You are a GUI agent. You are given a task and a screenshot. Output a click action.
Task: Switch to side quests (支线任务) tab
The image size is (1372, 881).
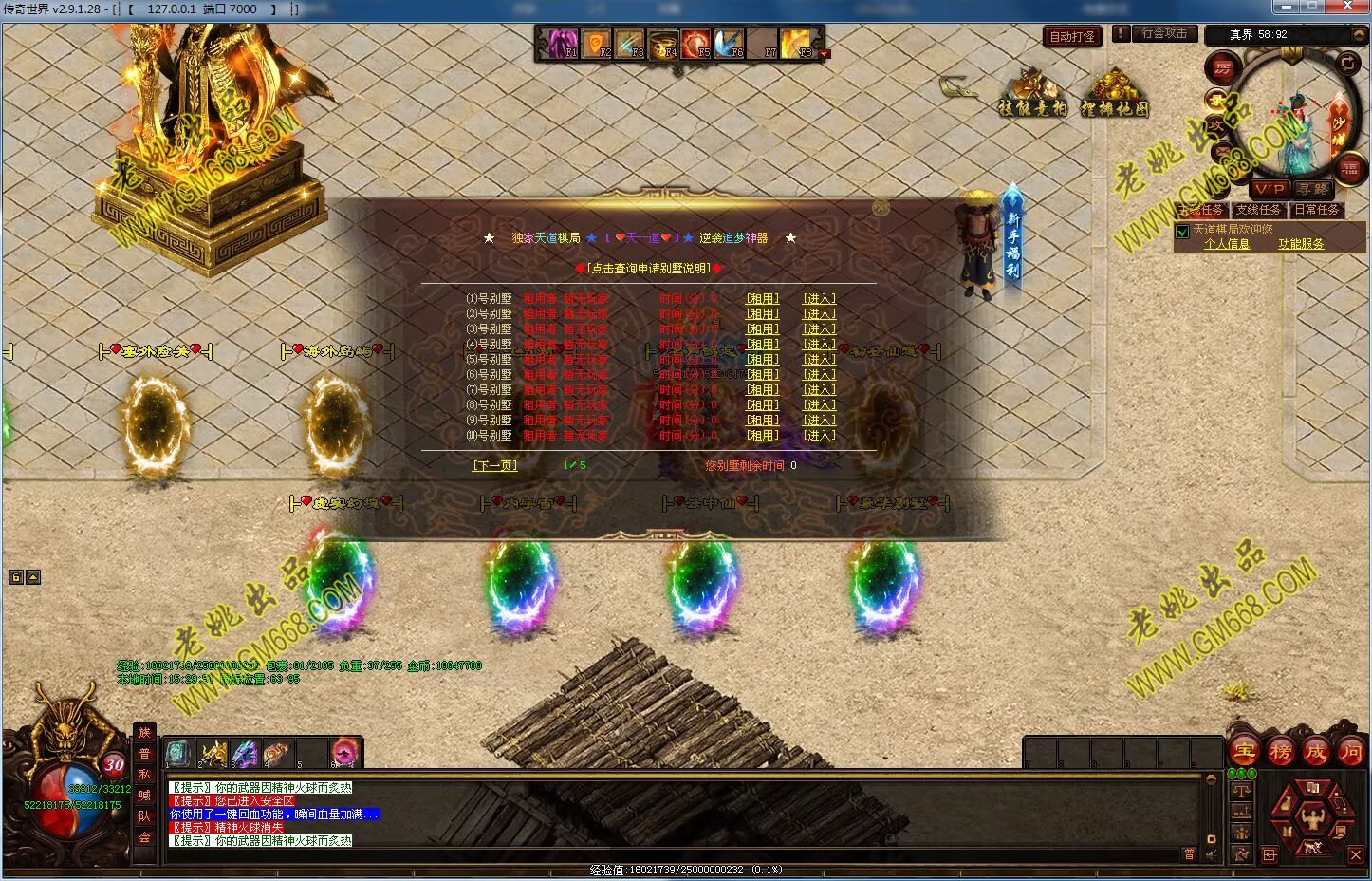point(1257,210)
